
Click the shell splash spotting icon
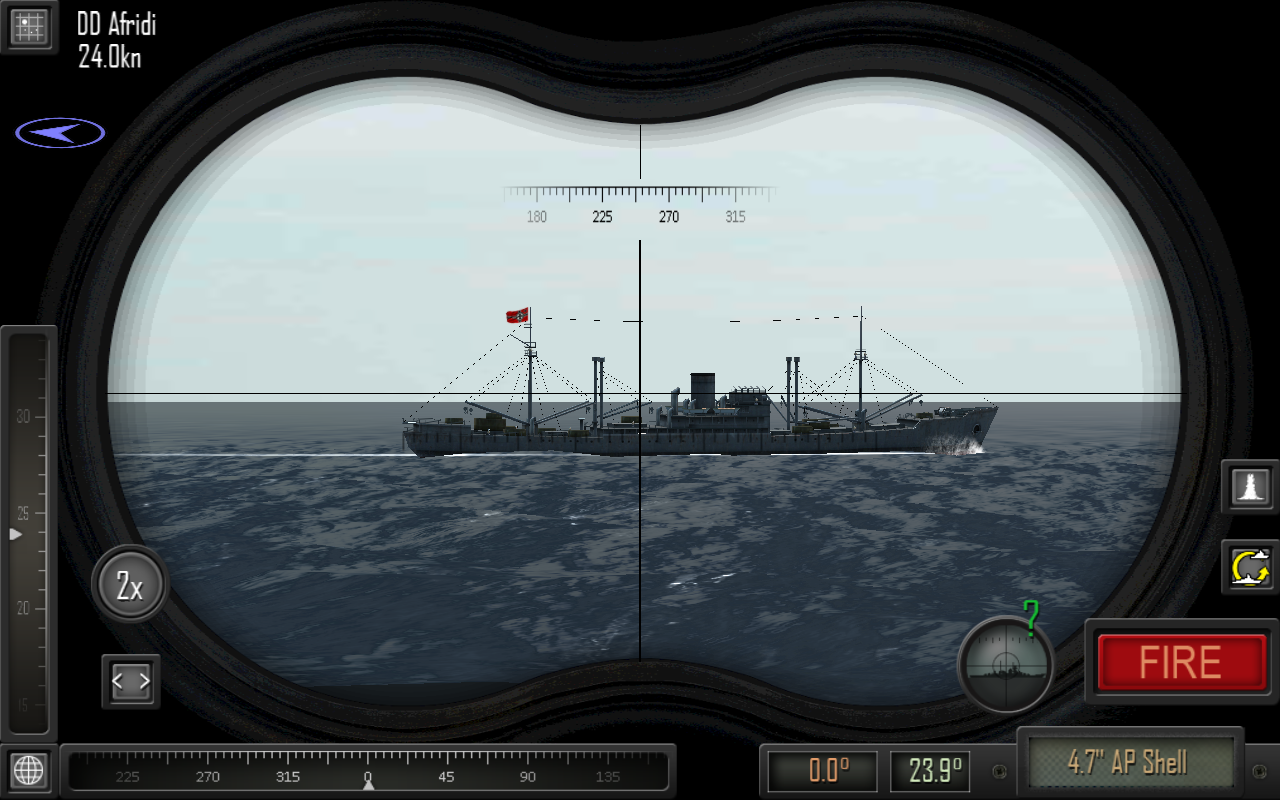[x=1249, y=489]
